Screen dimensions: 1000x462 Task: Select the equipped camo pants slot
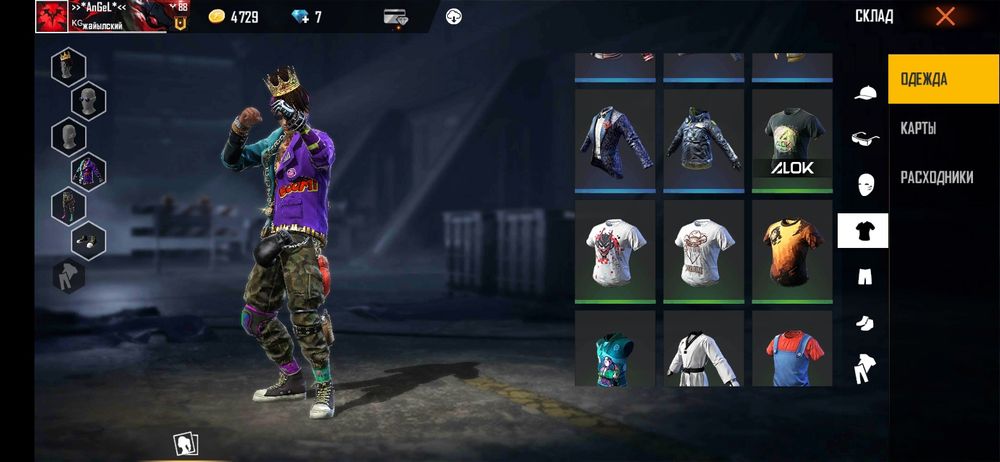68,205
